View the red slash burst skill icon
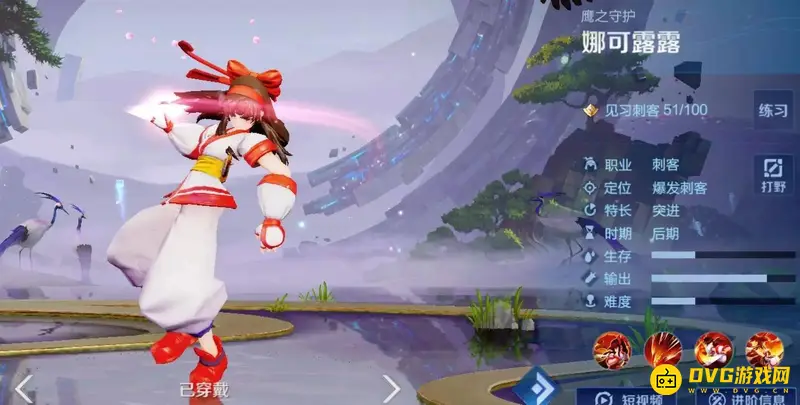The height and width of the screenshot is (405, 800). pyautogui.click(x=662, y=349)
